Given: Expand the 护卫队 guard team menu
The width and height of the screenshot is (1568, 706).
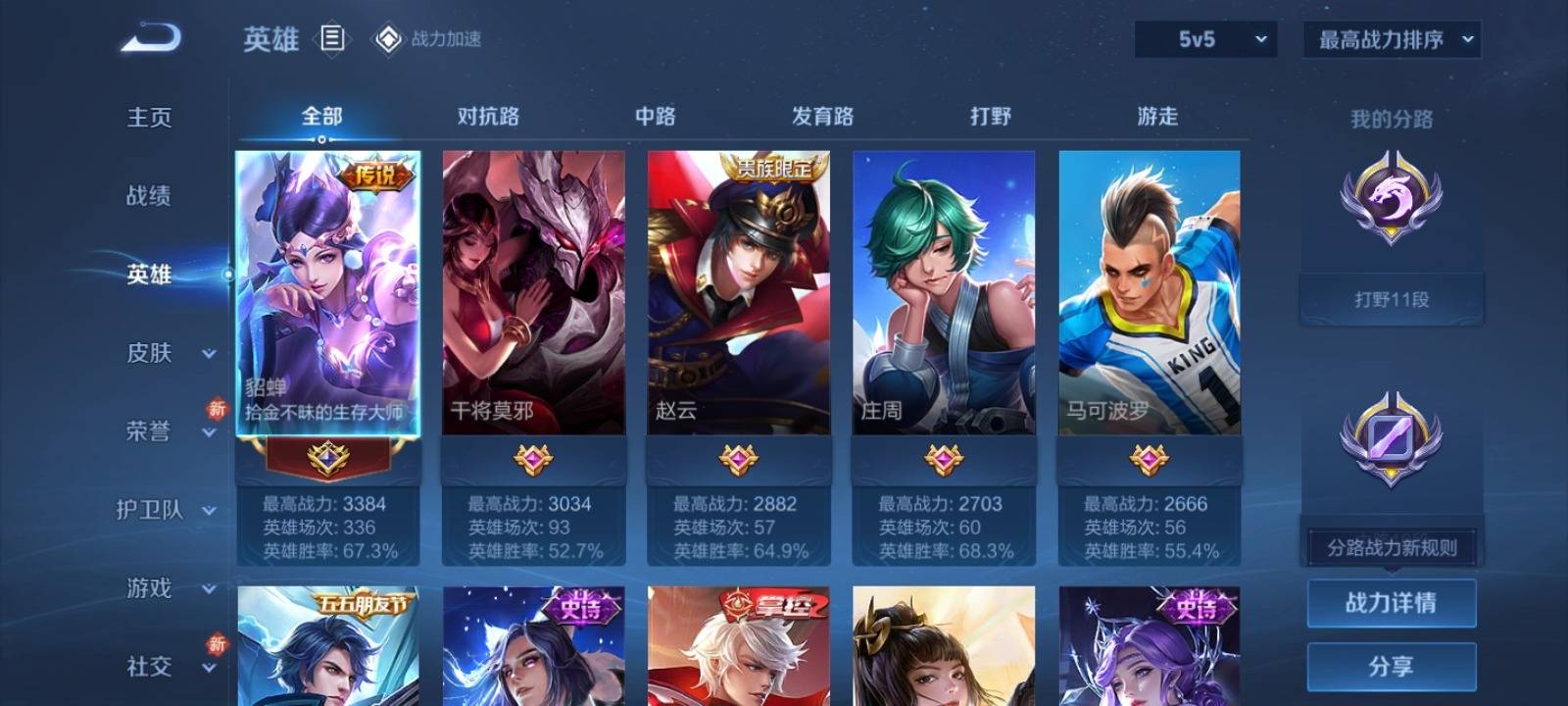Looking at the screenshot, I should click(167, 510).
